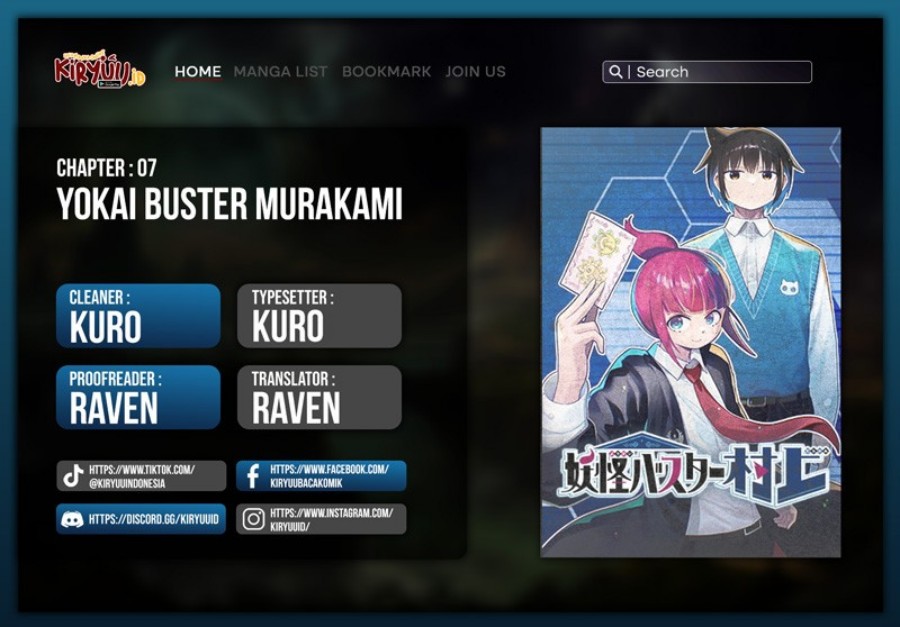Image resolution: width=900 pixels, height=627 pixels.
Task: Select the Typesetter Kuro credit box
Action: tap(319, 316)
